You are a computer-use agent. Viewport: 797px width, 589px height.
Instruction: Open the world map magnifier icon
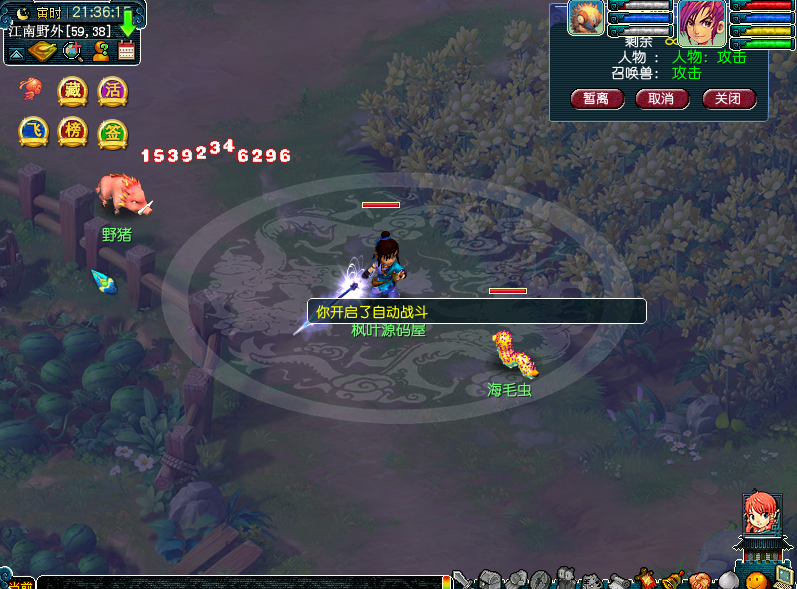click(72, 51)
